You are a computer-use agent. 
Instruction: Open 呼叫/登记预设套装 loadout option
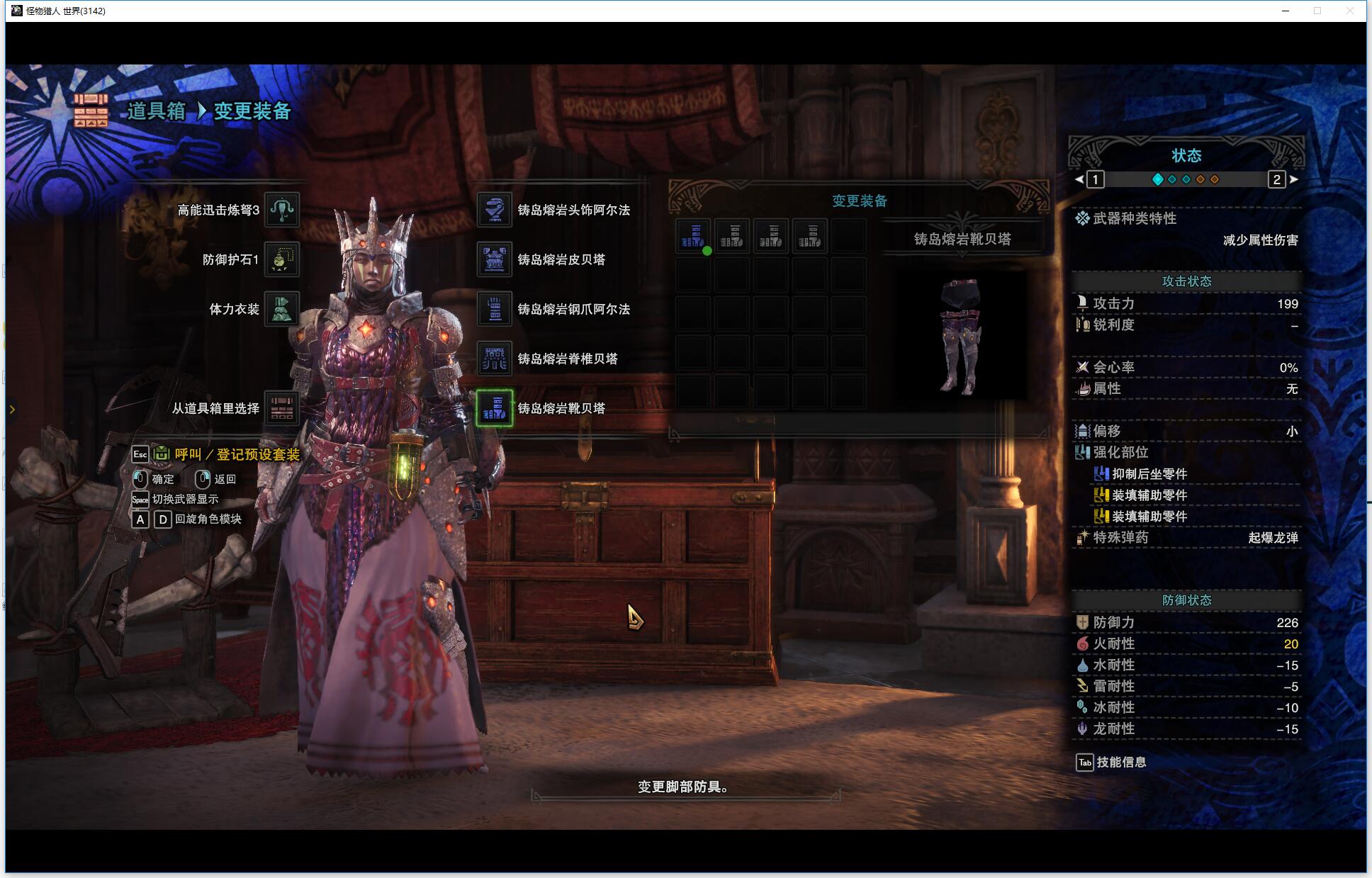237,454
